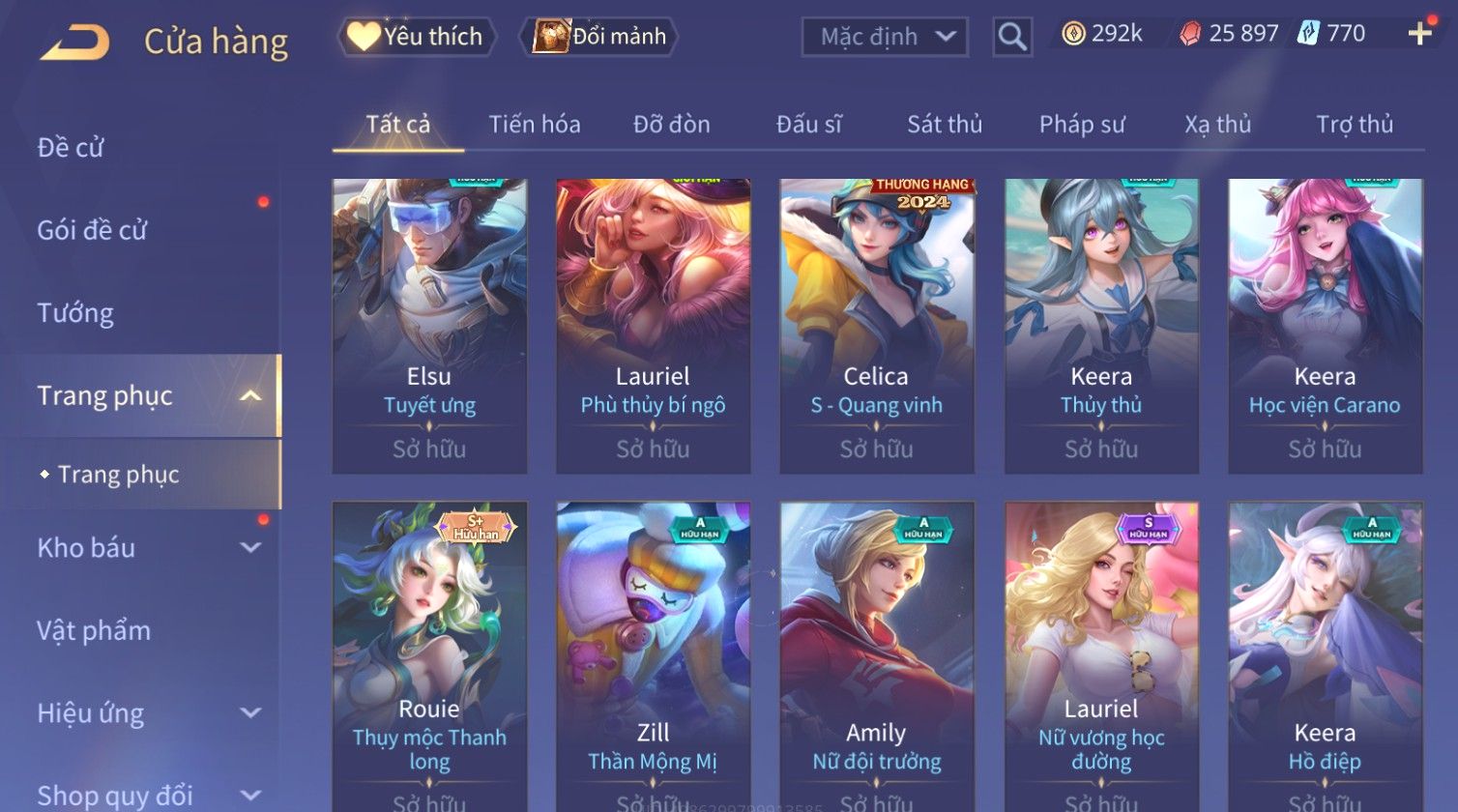Open the Đổi mảnh fragment exchange
1458x812 pixels.
(x=600, y=37)
